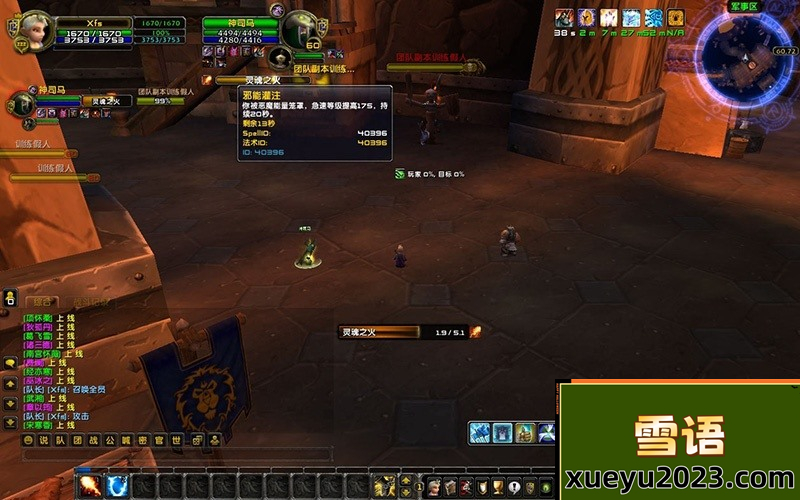Open the chat emote smiley button
Viewport: 800px width, 500px height.
tap(28, 440)
